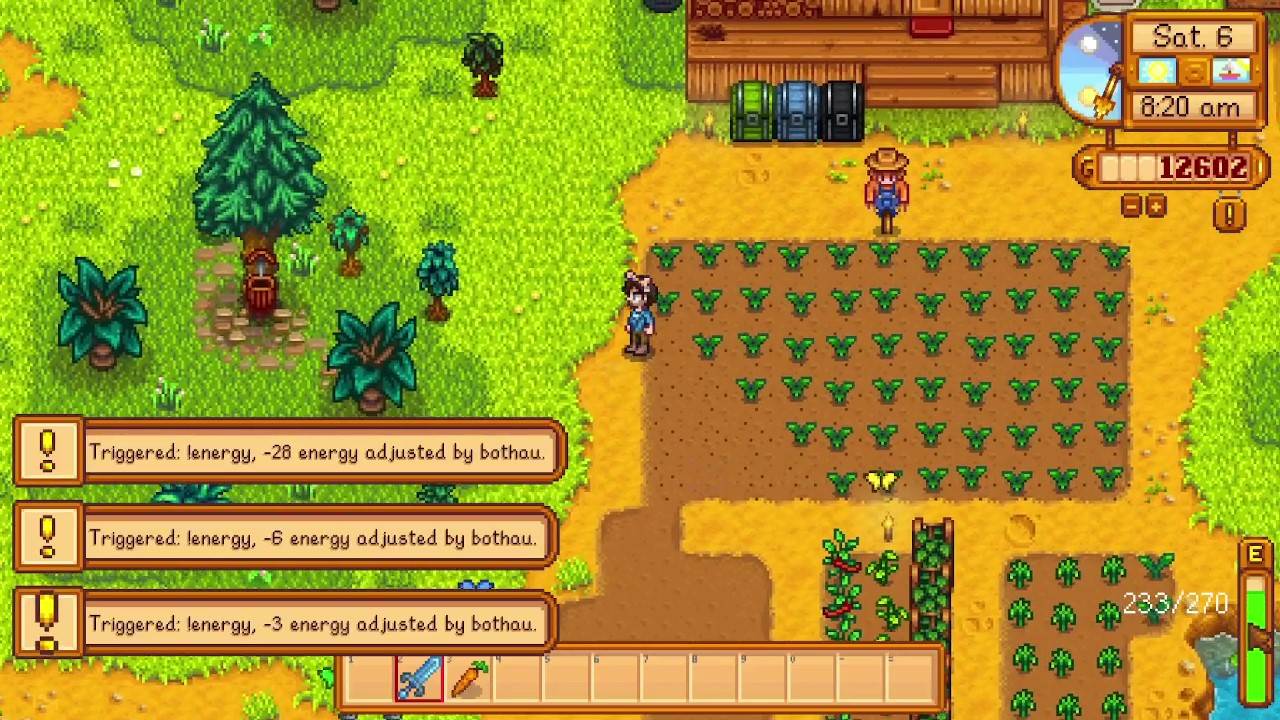Viewport: 1280px width, 720px height.
Task: Click the E label above the energy bar
Action: coord(1256,552)
